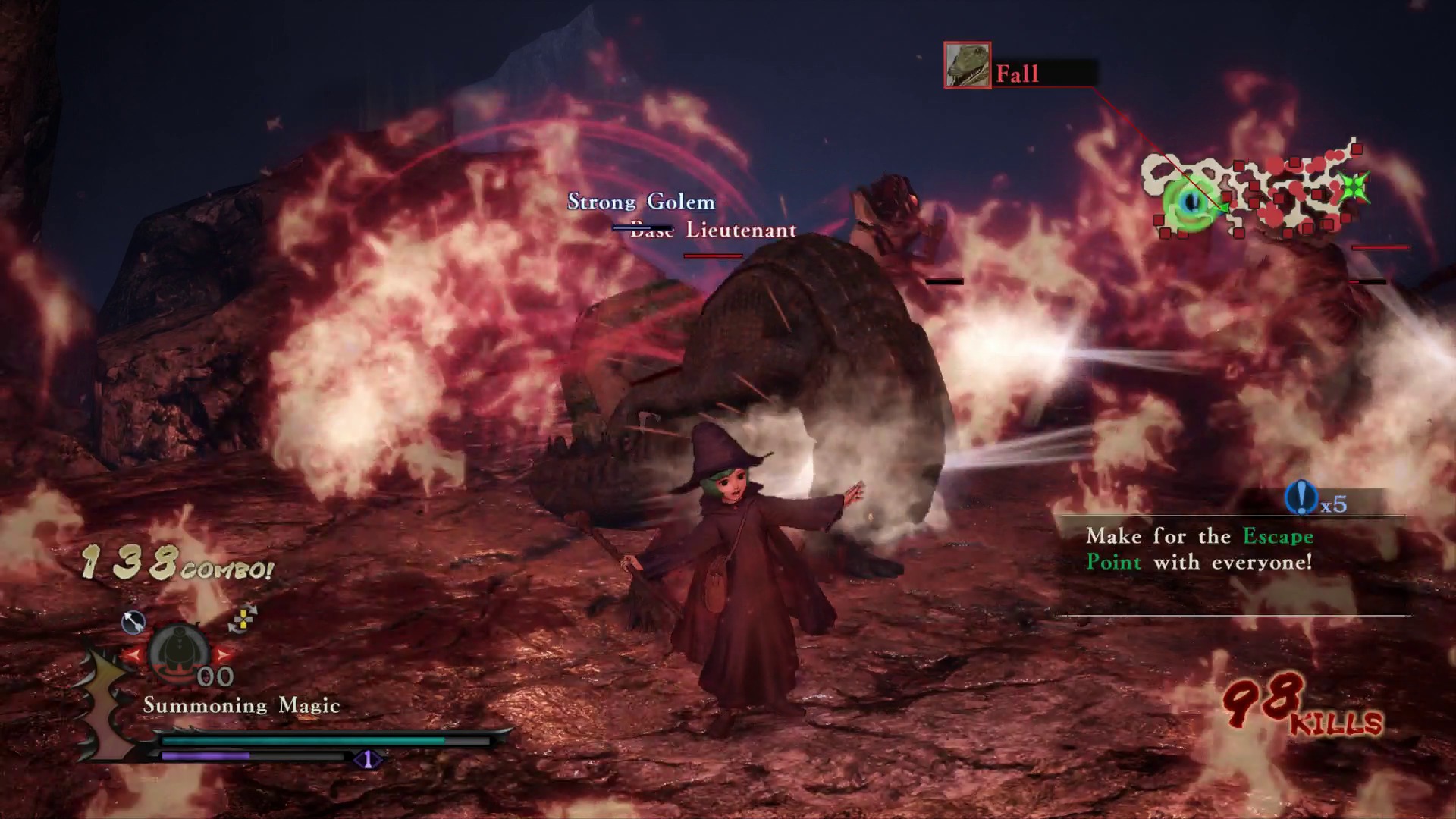This screenshot has width=1456, height=819.
Task: Select the Summoning Magic golem icon
Action: [x=179, y=652]
